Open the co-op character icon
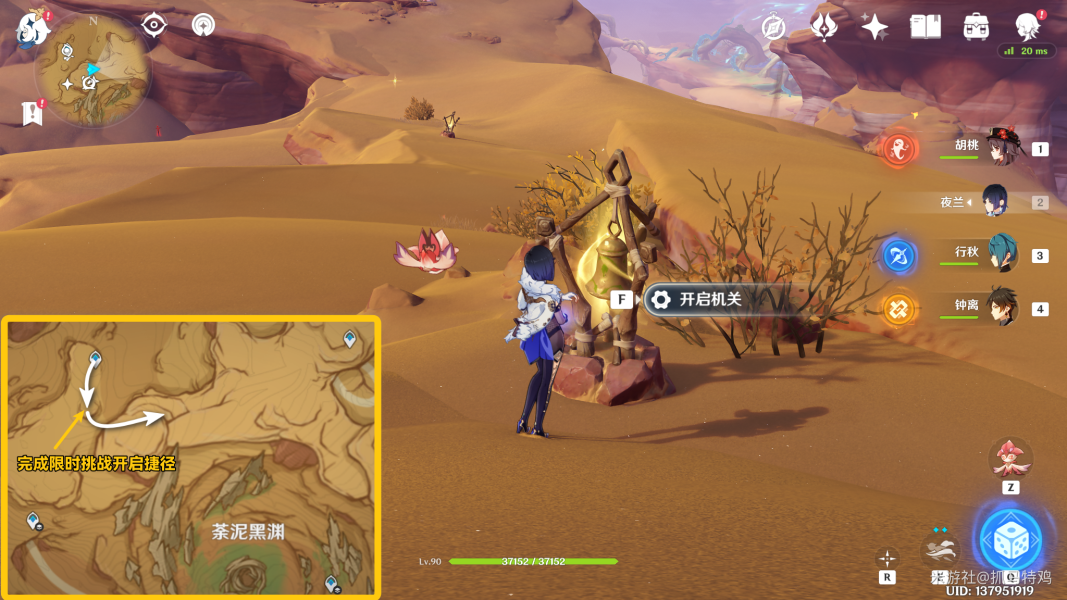The width and height of the screenshot is (1067, 600). click(x=1026, y=27)
